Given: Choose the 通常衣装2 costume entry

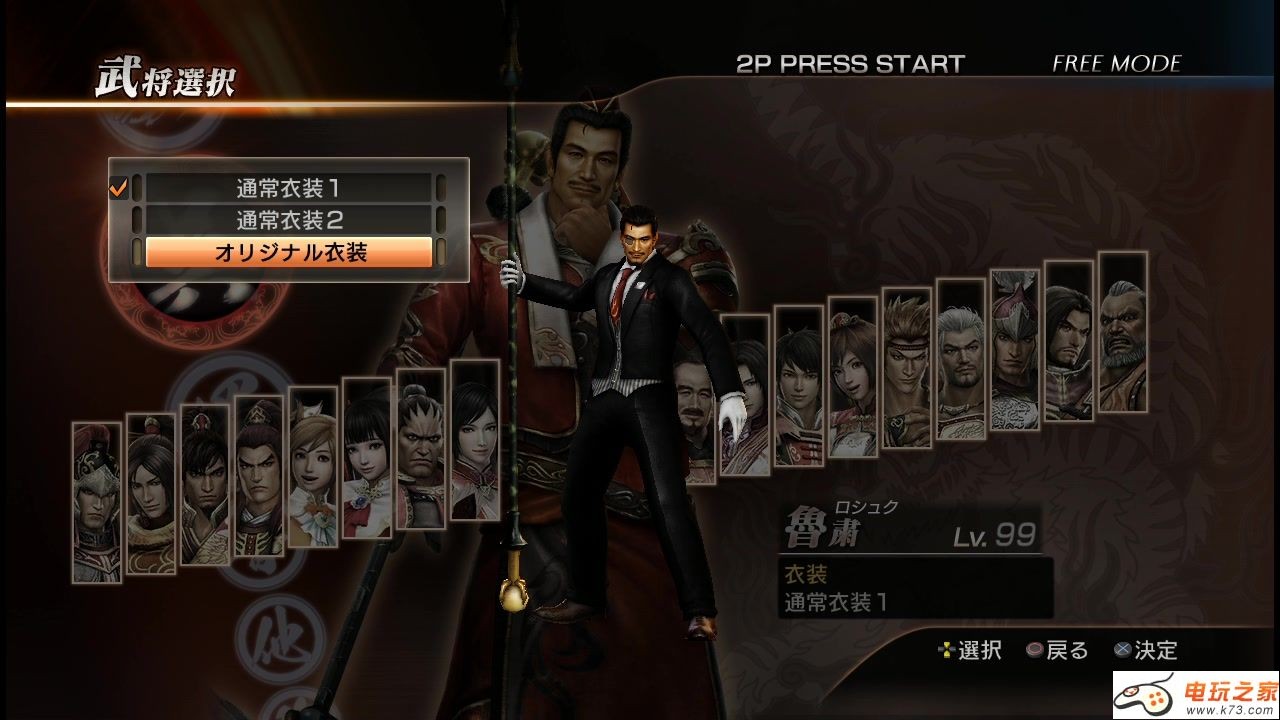Looking at the screenshot, I should pyautogui.click(x=289, y=219).
